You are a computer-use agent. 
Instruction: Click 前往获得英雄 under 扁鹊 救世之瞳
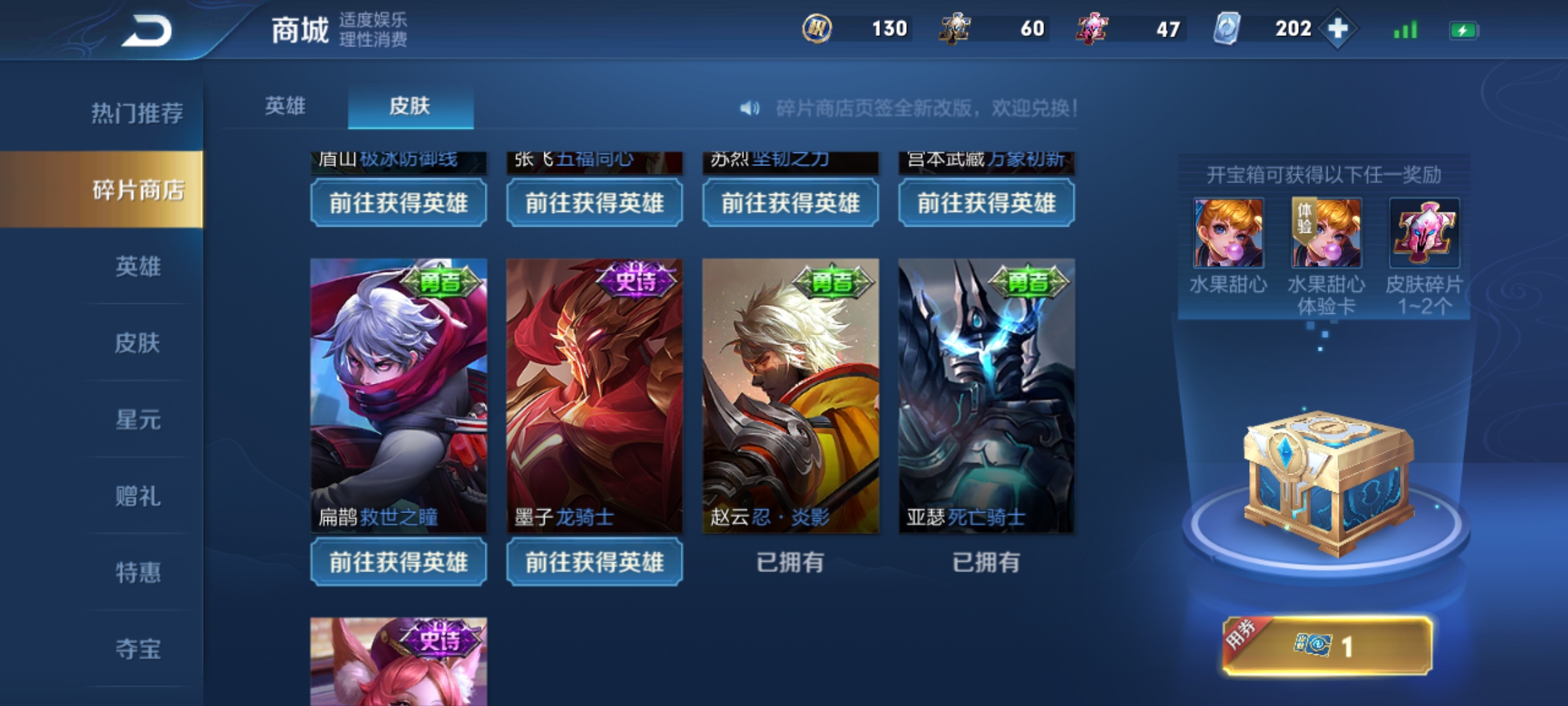pos(399,562)
